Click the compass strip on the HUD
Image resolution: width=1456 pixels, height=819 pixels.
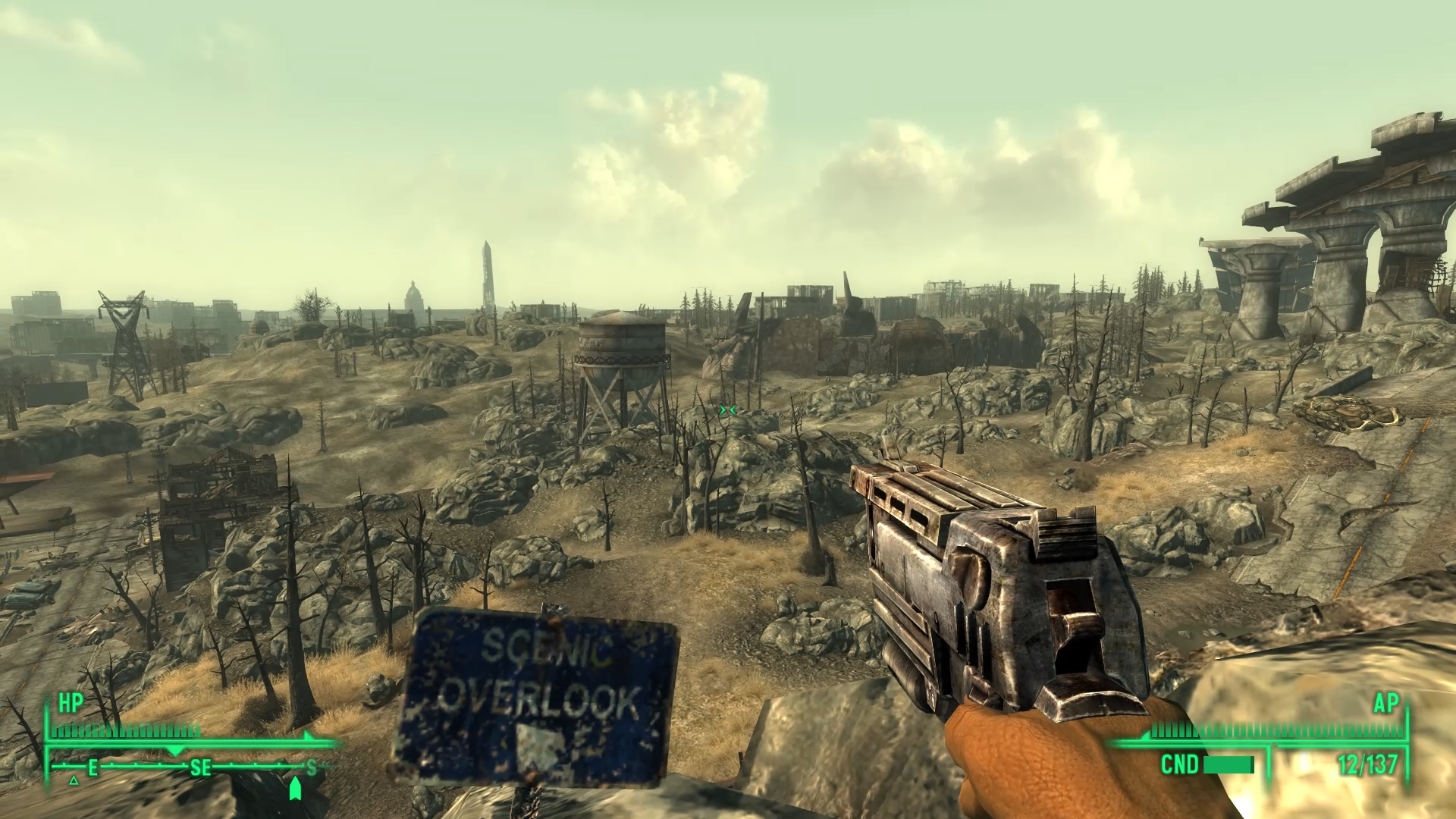point(190,768)
